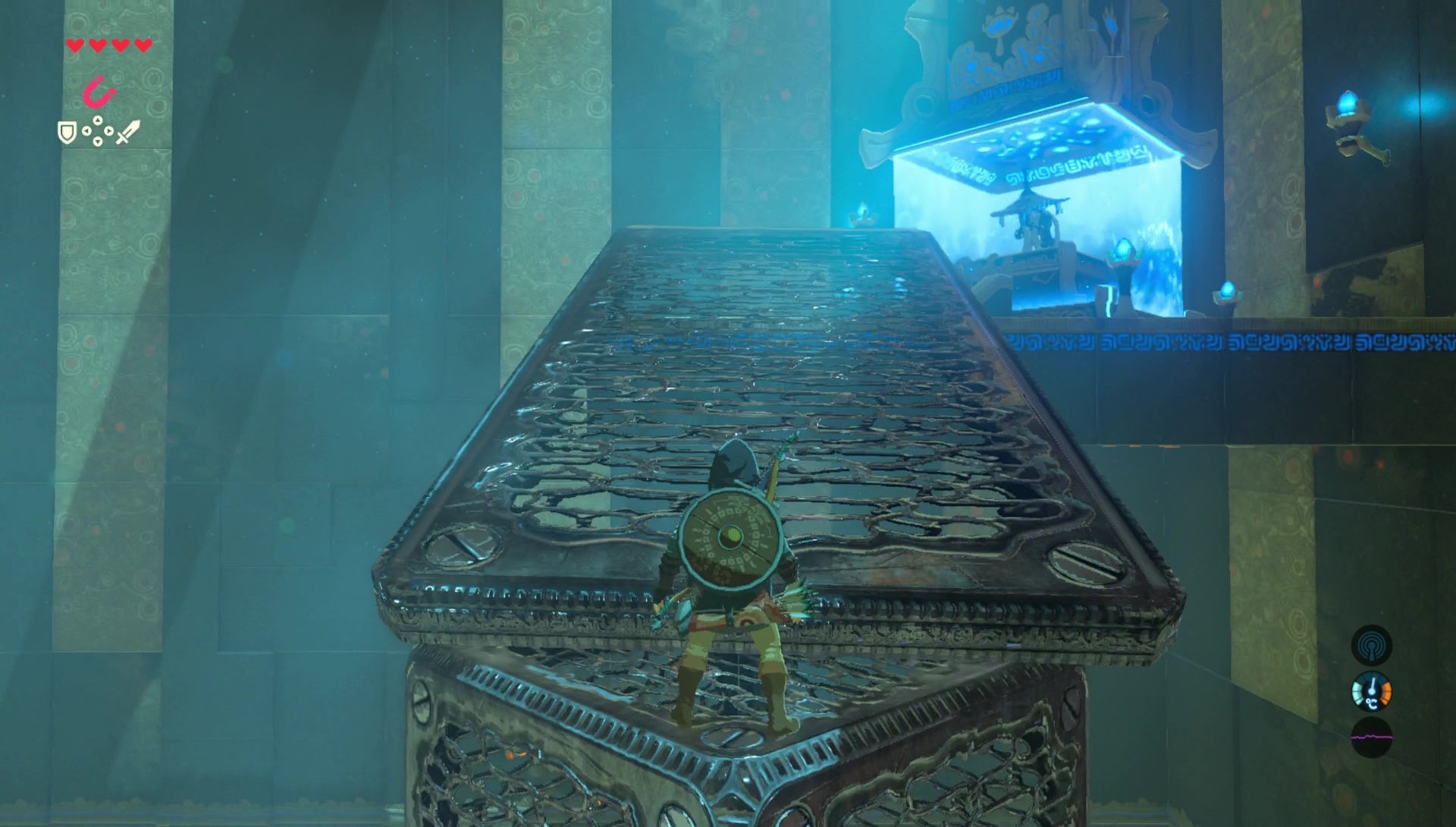
Task: Open the Sheikah sensor indicator
Action: click(1371, 645)
